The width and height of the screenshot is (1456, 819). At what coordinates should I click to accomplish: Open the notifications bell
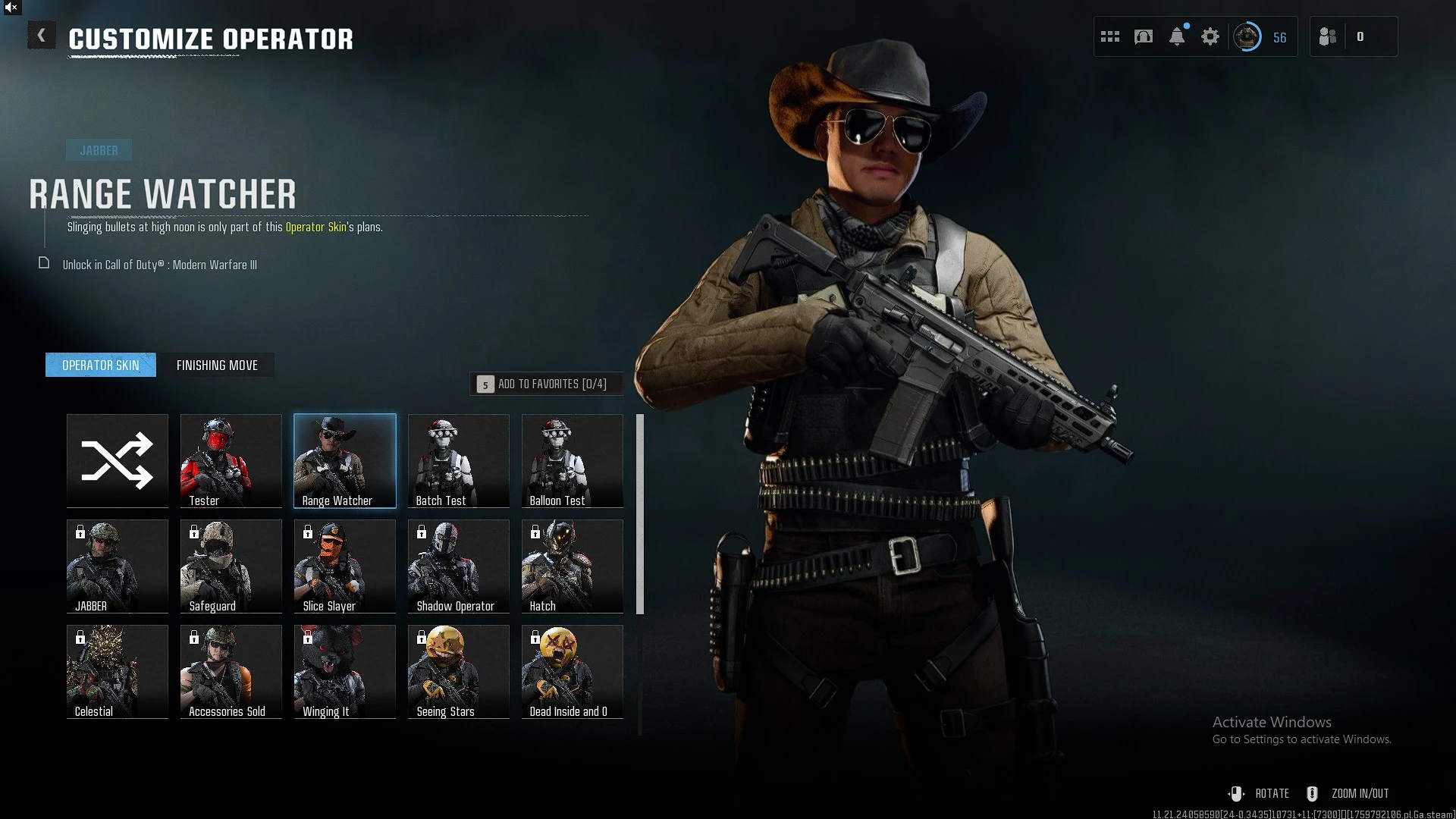click(x=1177, y=36)
